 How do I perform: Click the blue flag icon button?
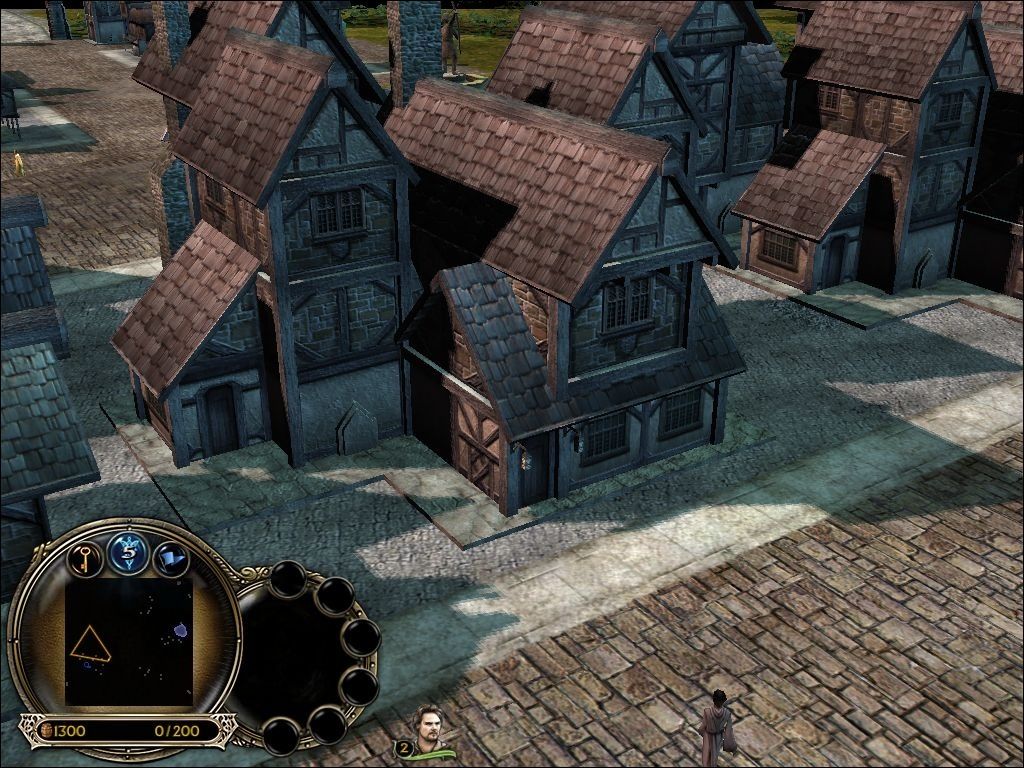click(x=171, y=557)
